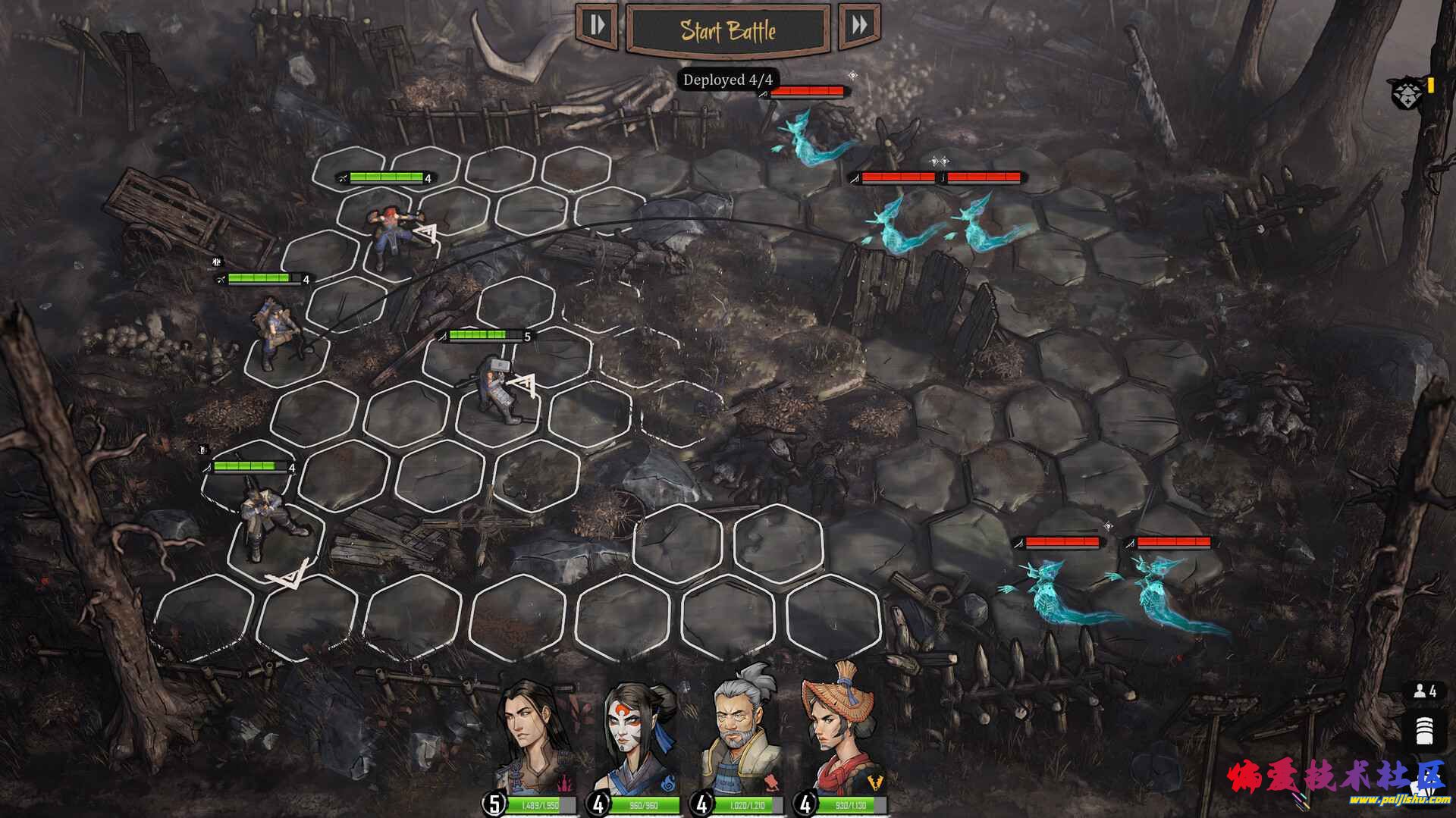Select the hammer-wielding unit with level 5

[497, 390]
